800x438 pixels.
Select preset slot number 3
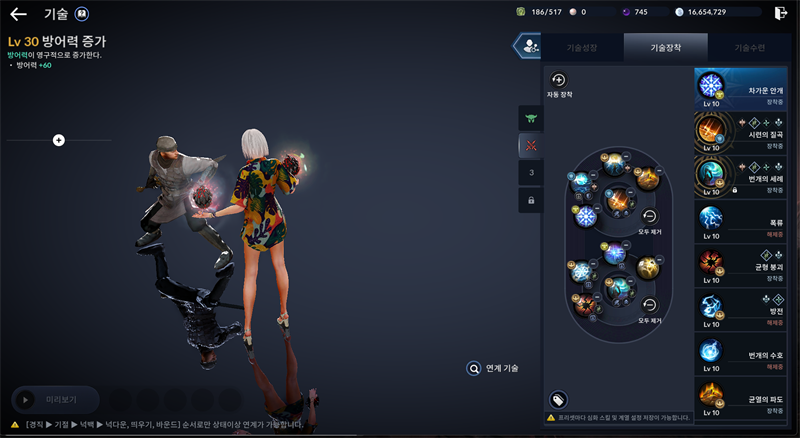pos(531,173)
